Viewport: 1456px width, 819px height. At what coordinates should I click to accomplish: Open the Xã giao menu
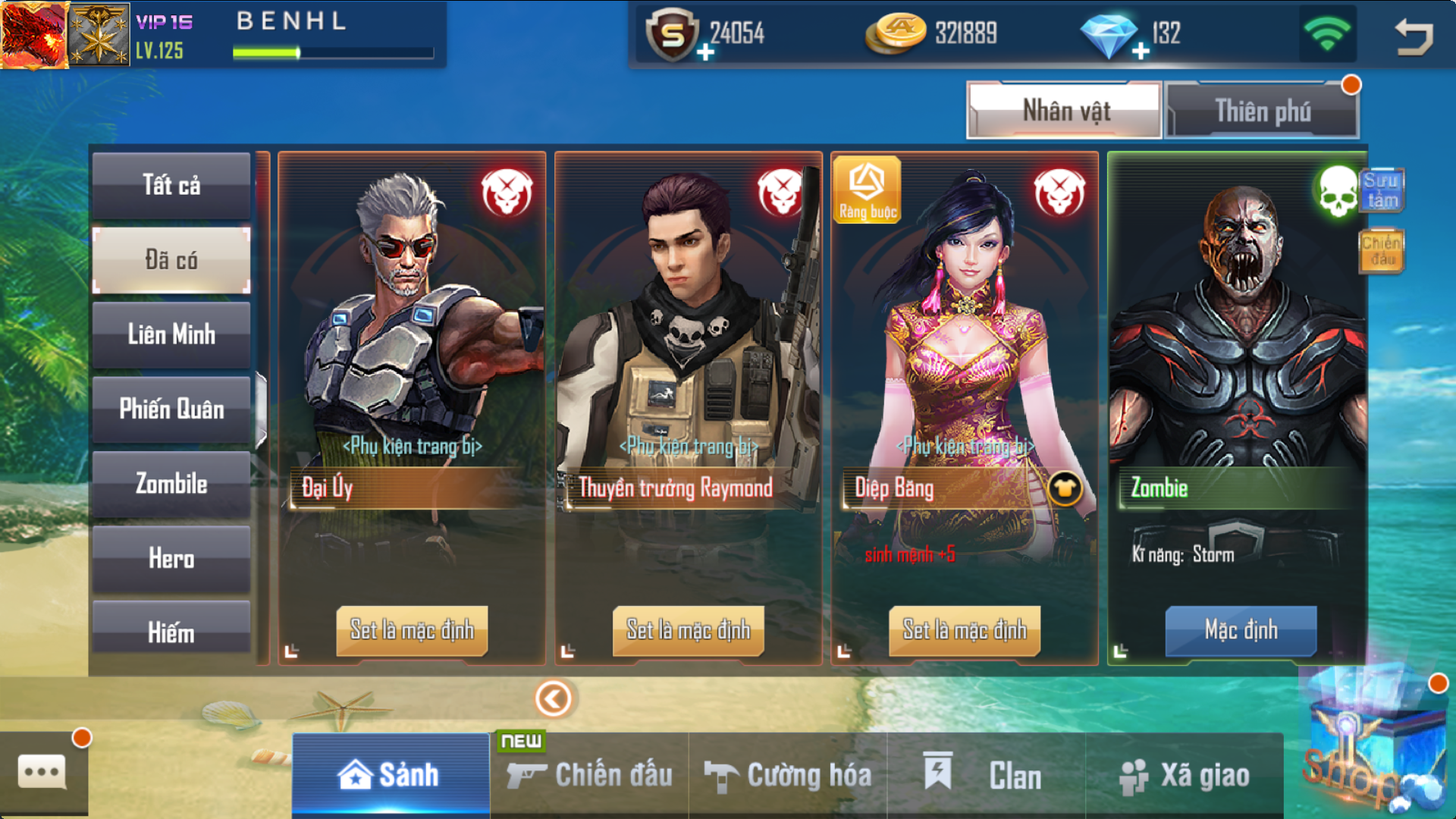[x=1185, y=775]
